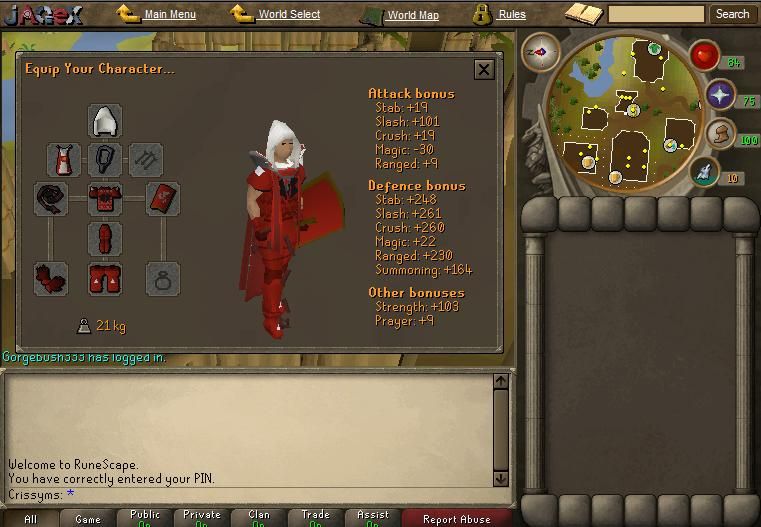Select the red gloves slot
The width and height of the screenshot is (761, 527).
tap(49, 279)
